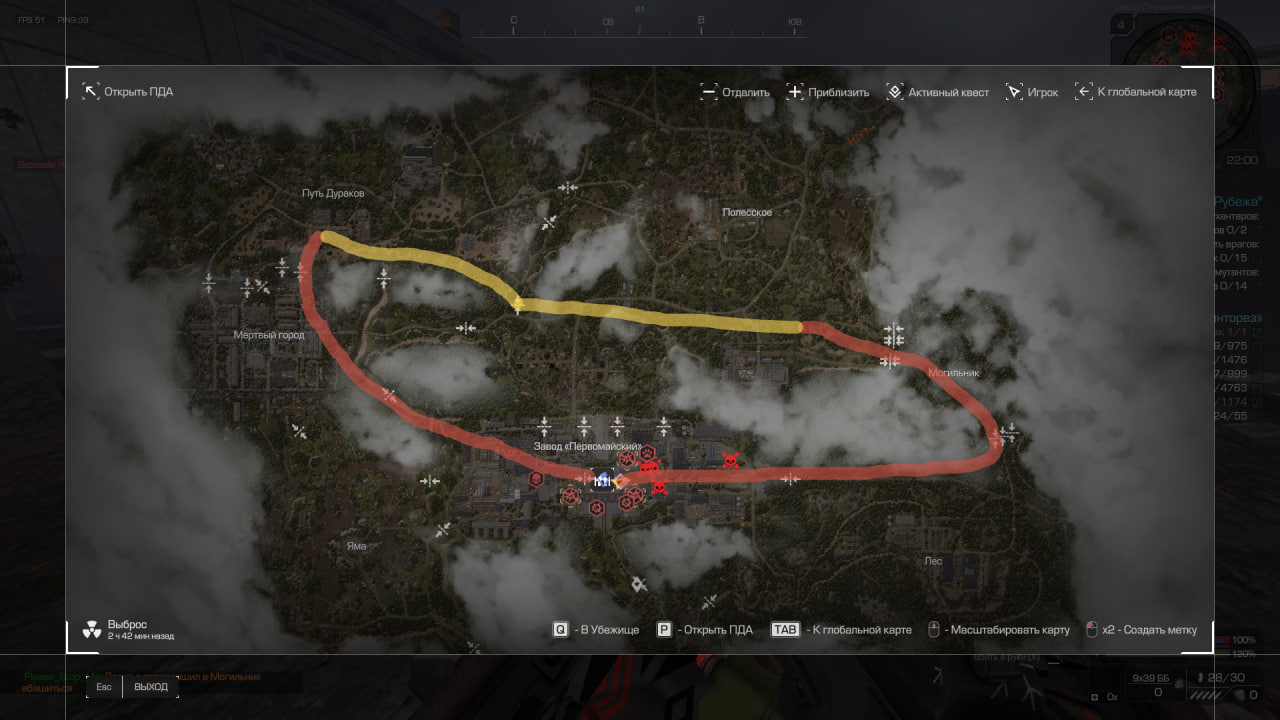Screen dimensions: 1280x720
Task: Close the map with ВЫХОД button
Action: coord(151,687)
